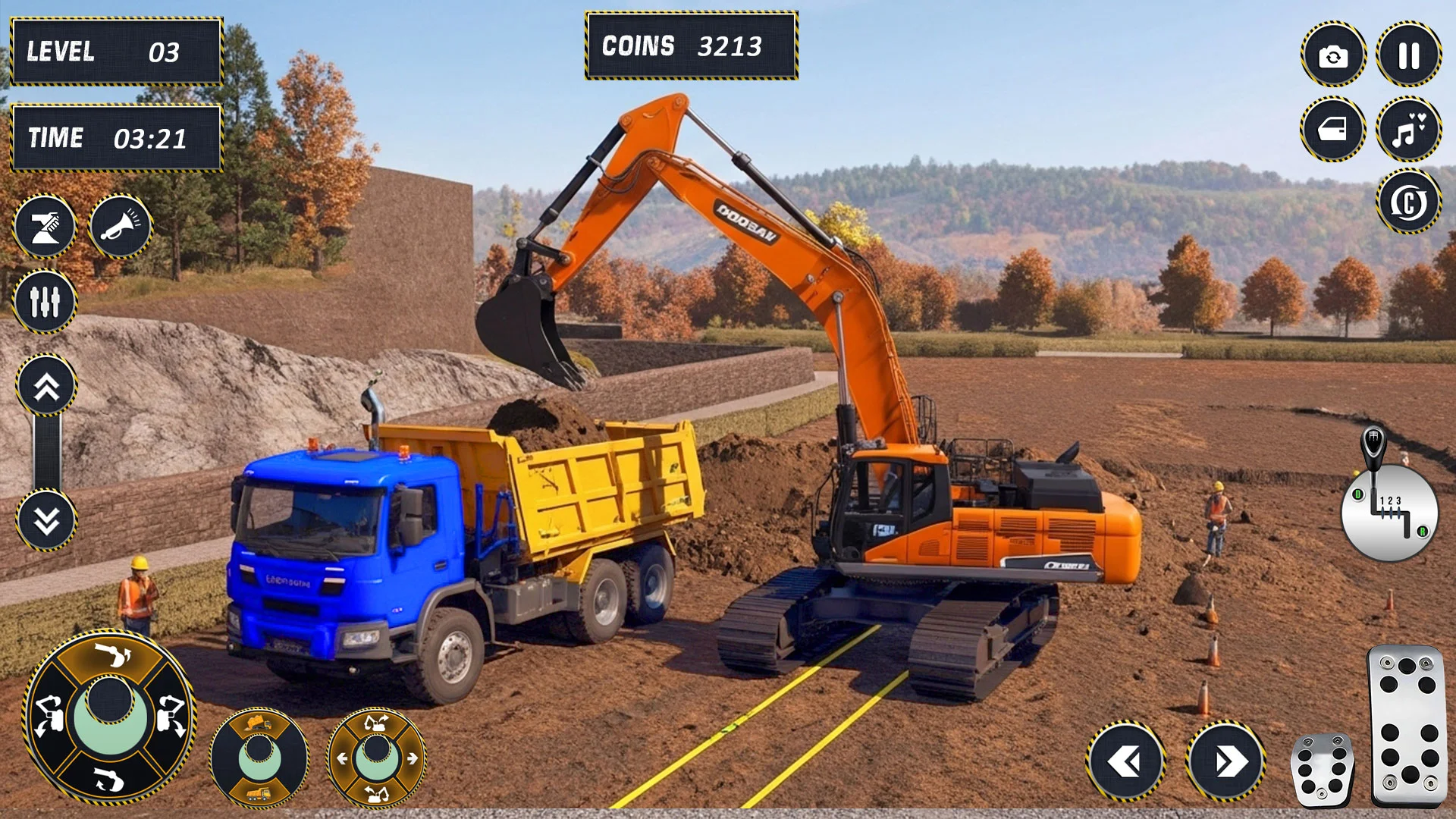Toggle the music button
The image size is (1456, 819).
(x=1408, y=129)
